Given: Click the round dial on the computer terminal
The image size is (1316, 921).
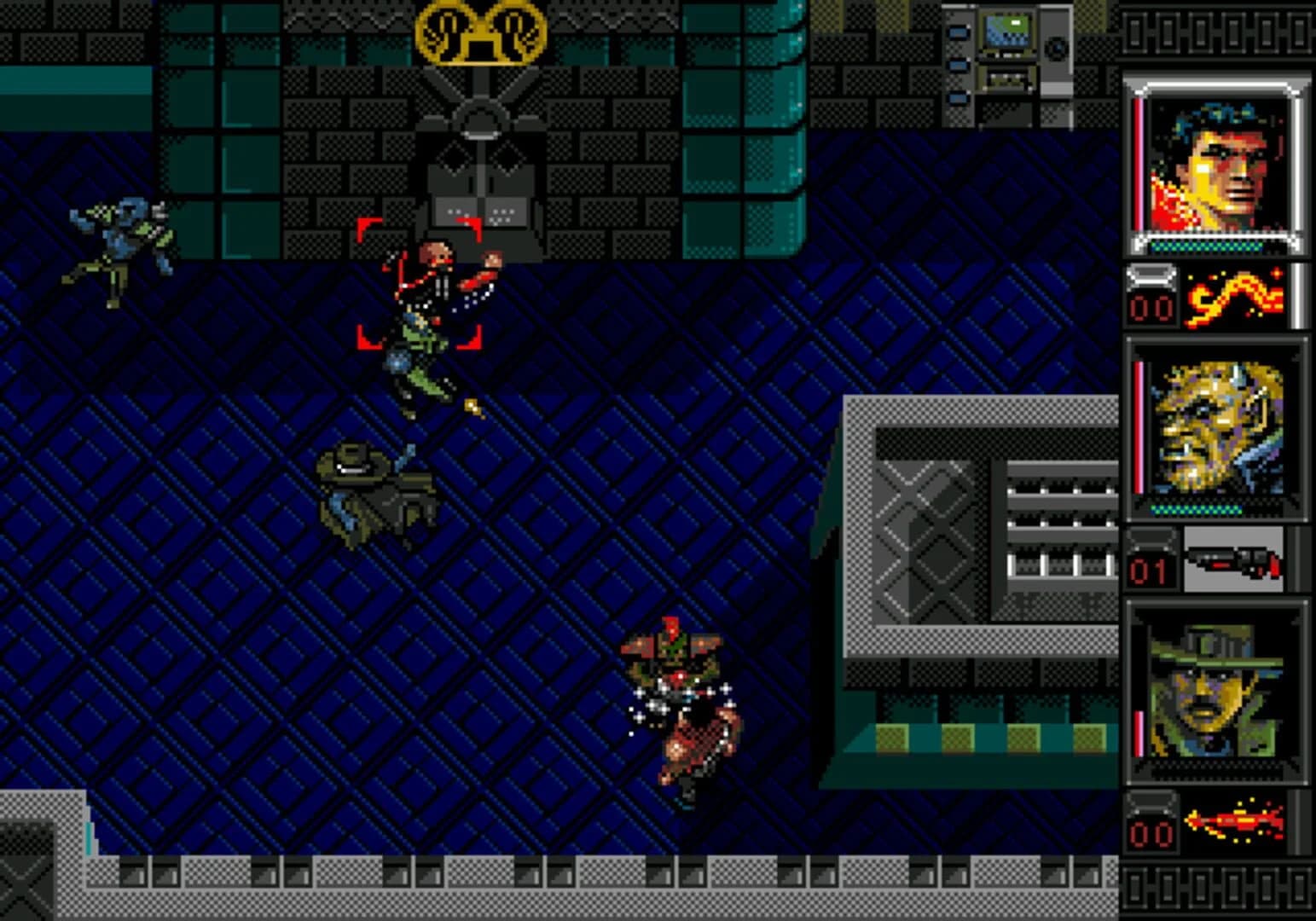Looking at the screenshot, I should click(x=1058, y=47).
